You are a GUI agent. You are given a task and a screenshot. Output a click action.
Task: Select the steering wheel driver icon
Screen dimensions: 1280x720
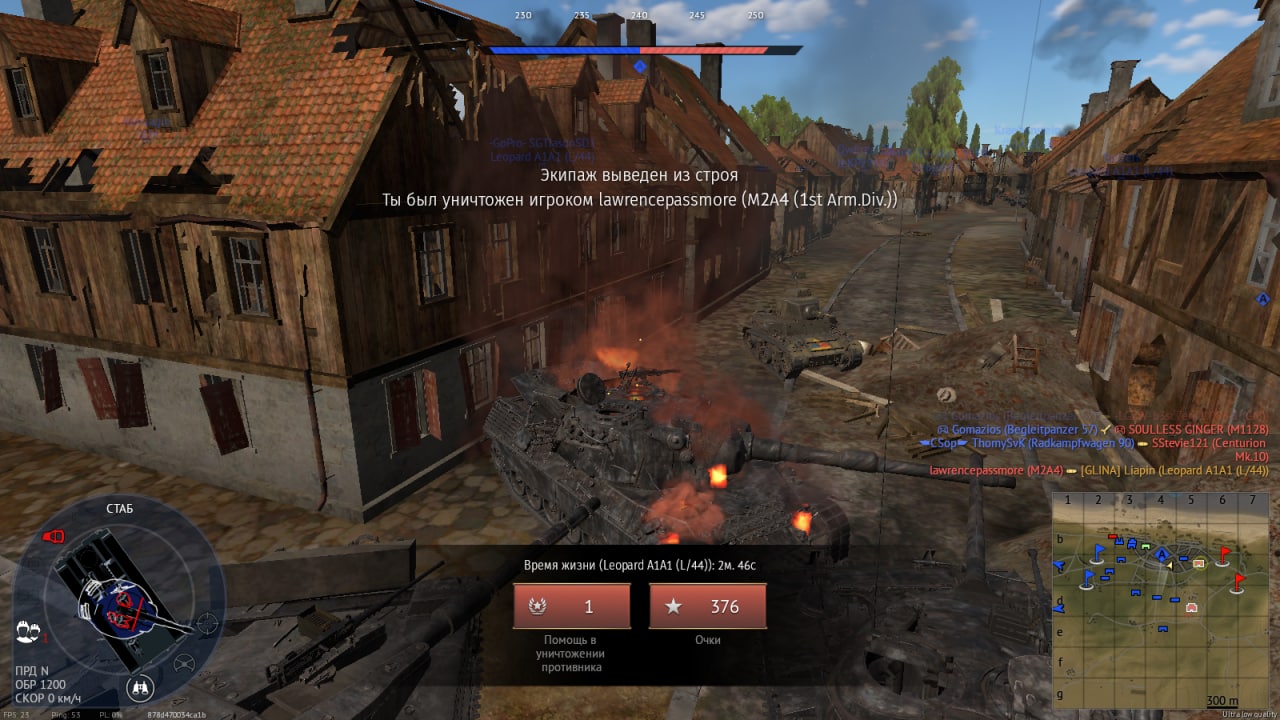[x=184, y=663]
